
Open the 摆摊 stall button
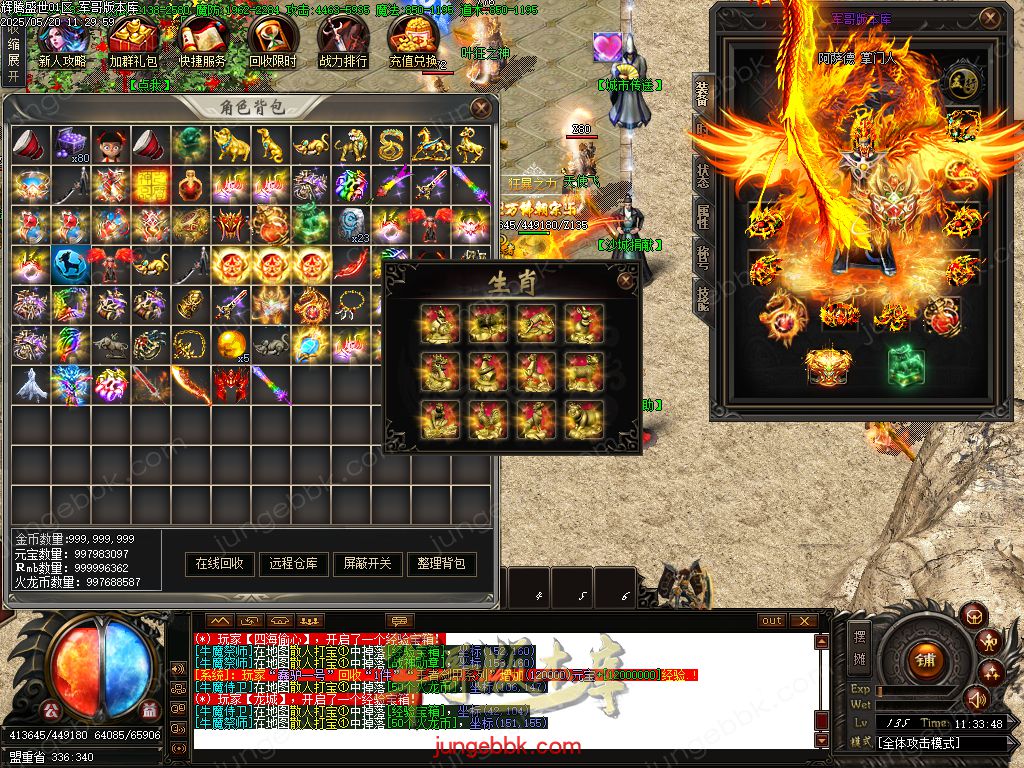click(x=860, y=647)
